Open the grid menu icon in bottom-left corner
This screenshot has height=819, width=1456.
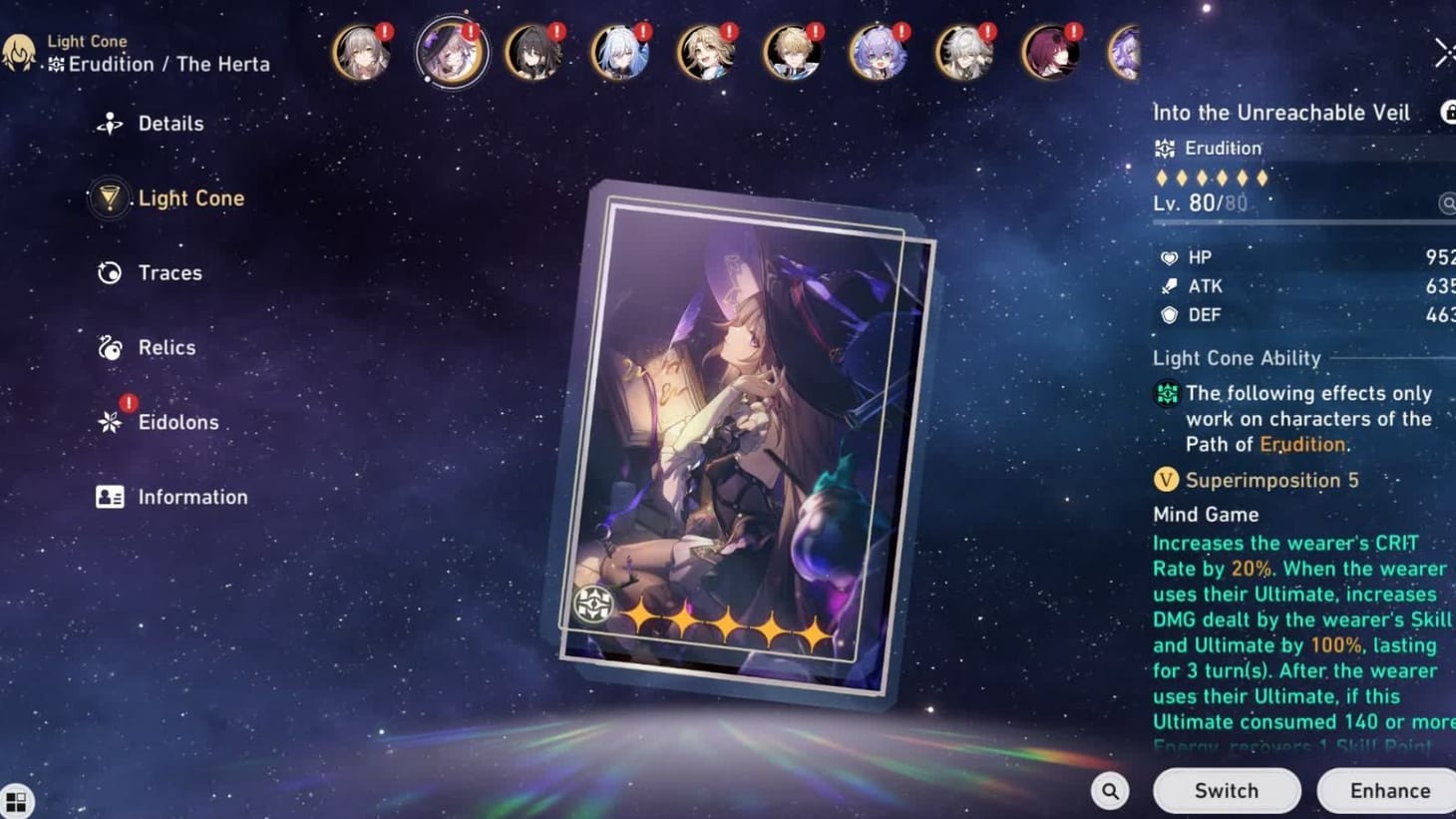18,800
